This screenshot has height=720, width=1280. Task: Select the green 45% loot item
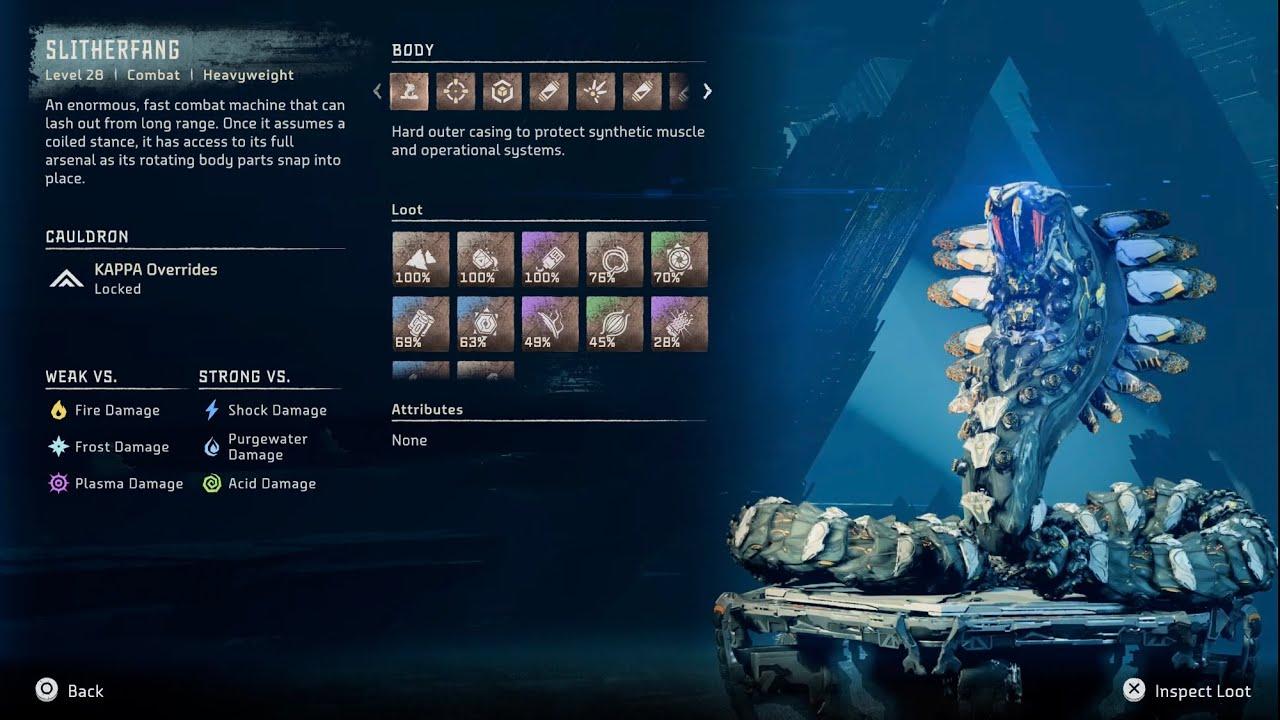pos(615,324)
